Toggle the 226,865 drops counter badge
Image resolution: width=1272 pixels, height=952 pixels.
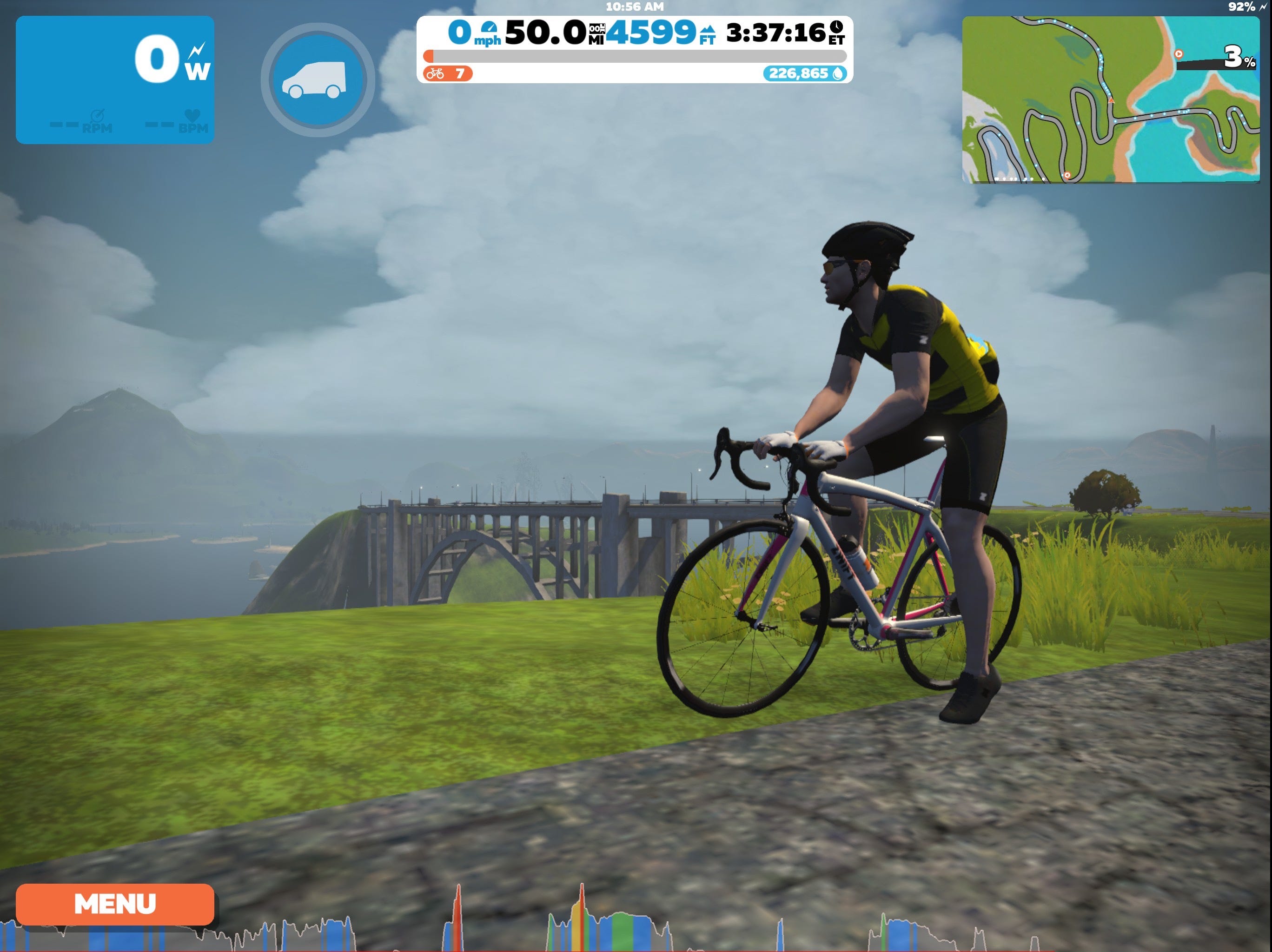coord(806,74)
